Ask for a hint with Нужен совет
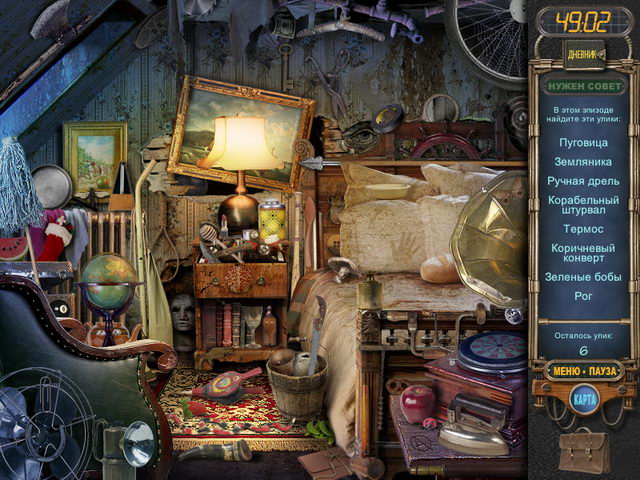Viewport: 640px width, 480px height. [x=583, y=86]
